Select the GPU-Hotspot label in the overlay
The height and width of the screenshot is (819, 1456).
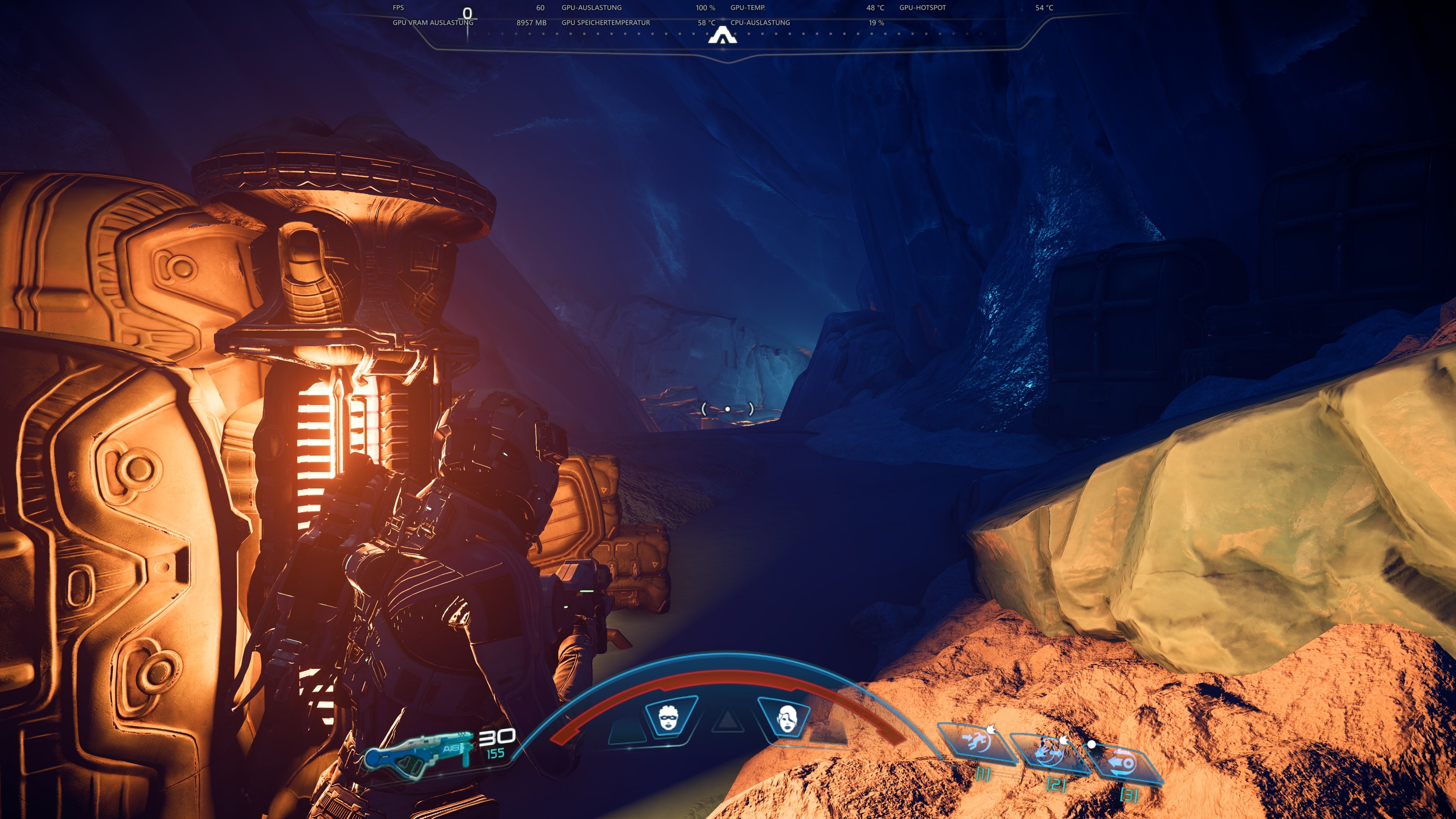(x=921, y=8)
